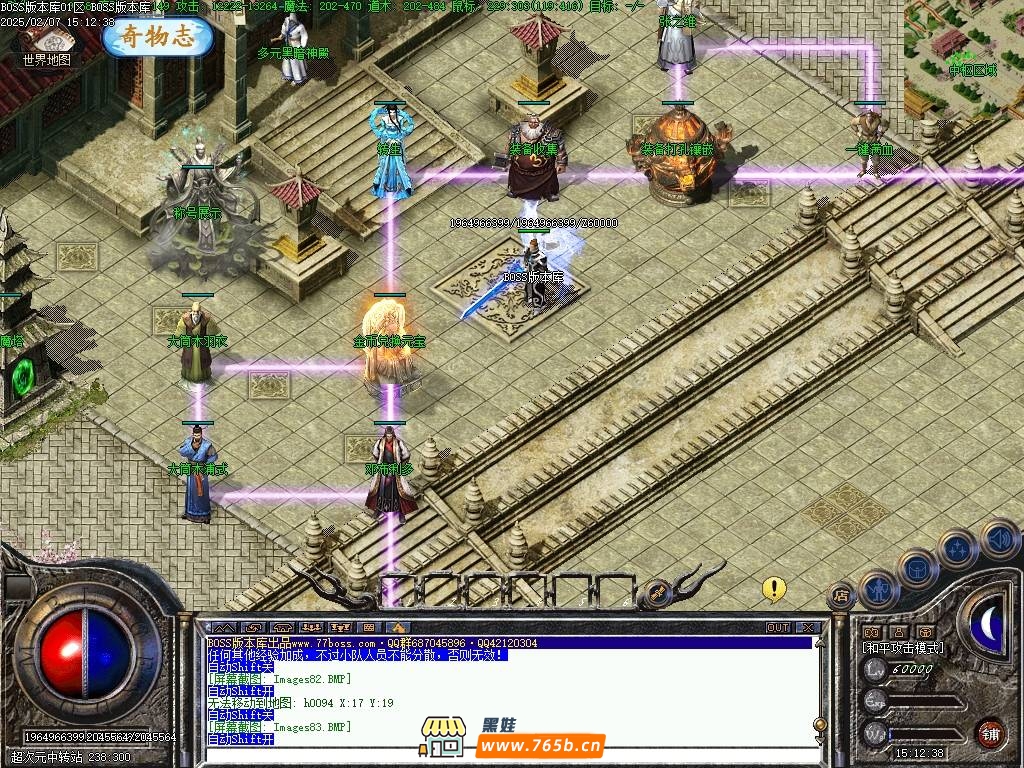Open the 765b.cn watermark link
The height and width of the screenshot is (768, 1024).
(540, 745)
